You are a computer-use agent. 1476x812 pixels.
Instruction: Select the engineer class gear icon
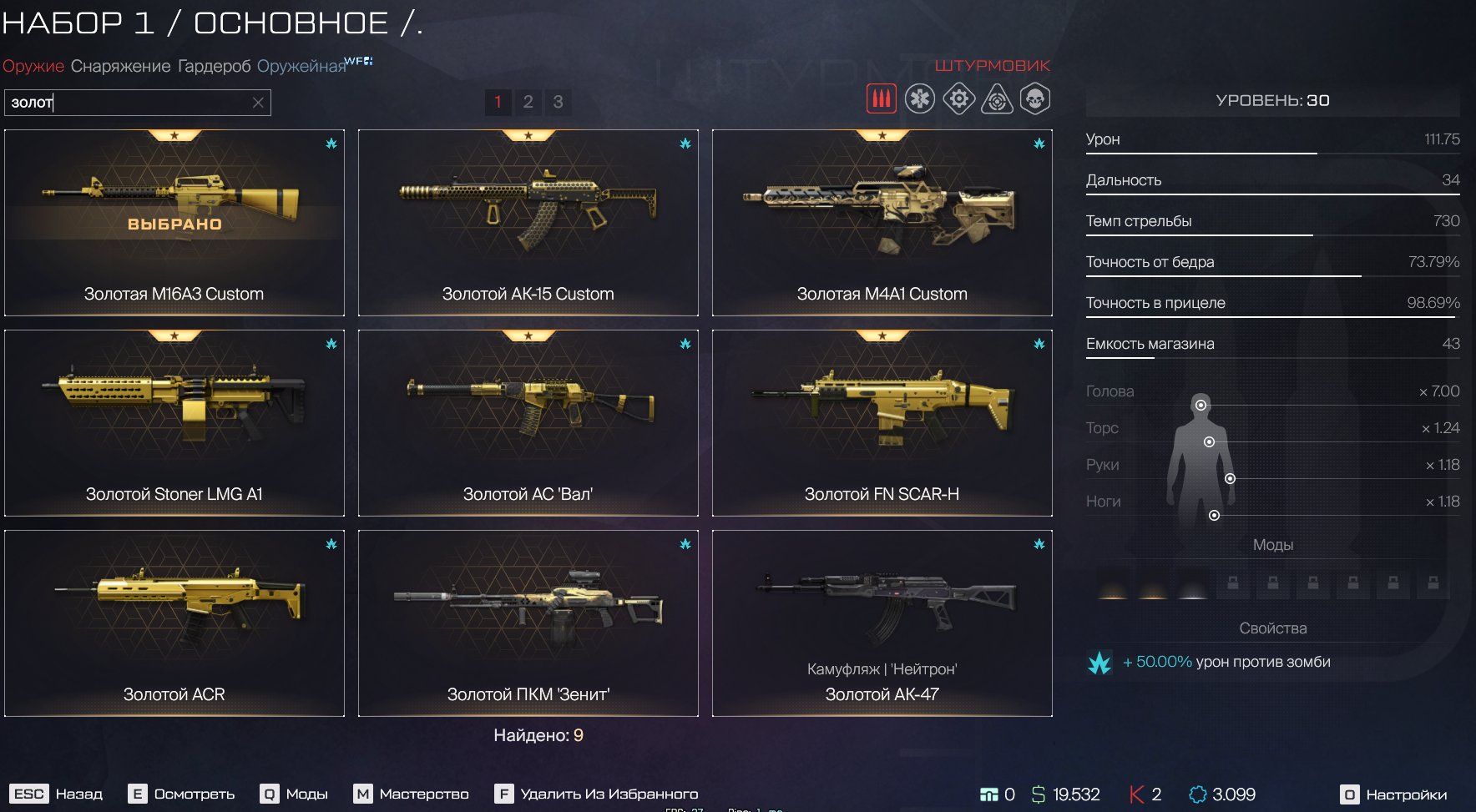click(958, 99)
